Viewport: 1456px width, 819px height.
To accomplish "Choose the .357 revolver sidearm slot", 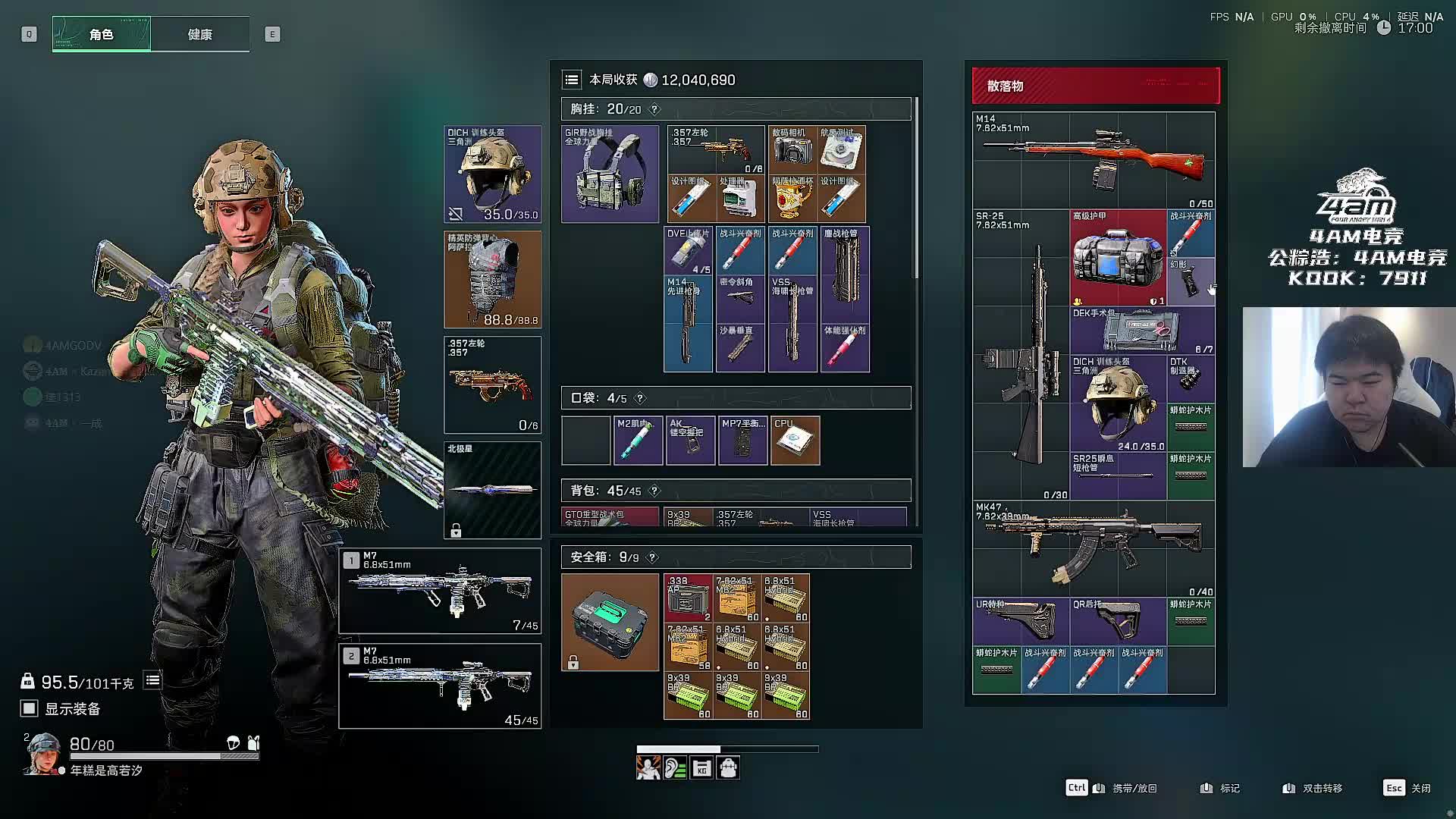I will (x=492, y=384).
